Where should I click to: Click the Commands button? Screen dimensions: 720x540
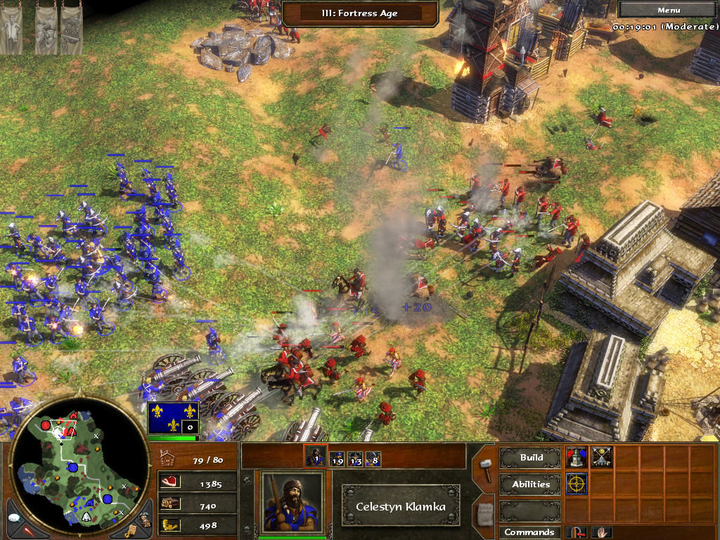531,532
